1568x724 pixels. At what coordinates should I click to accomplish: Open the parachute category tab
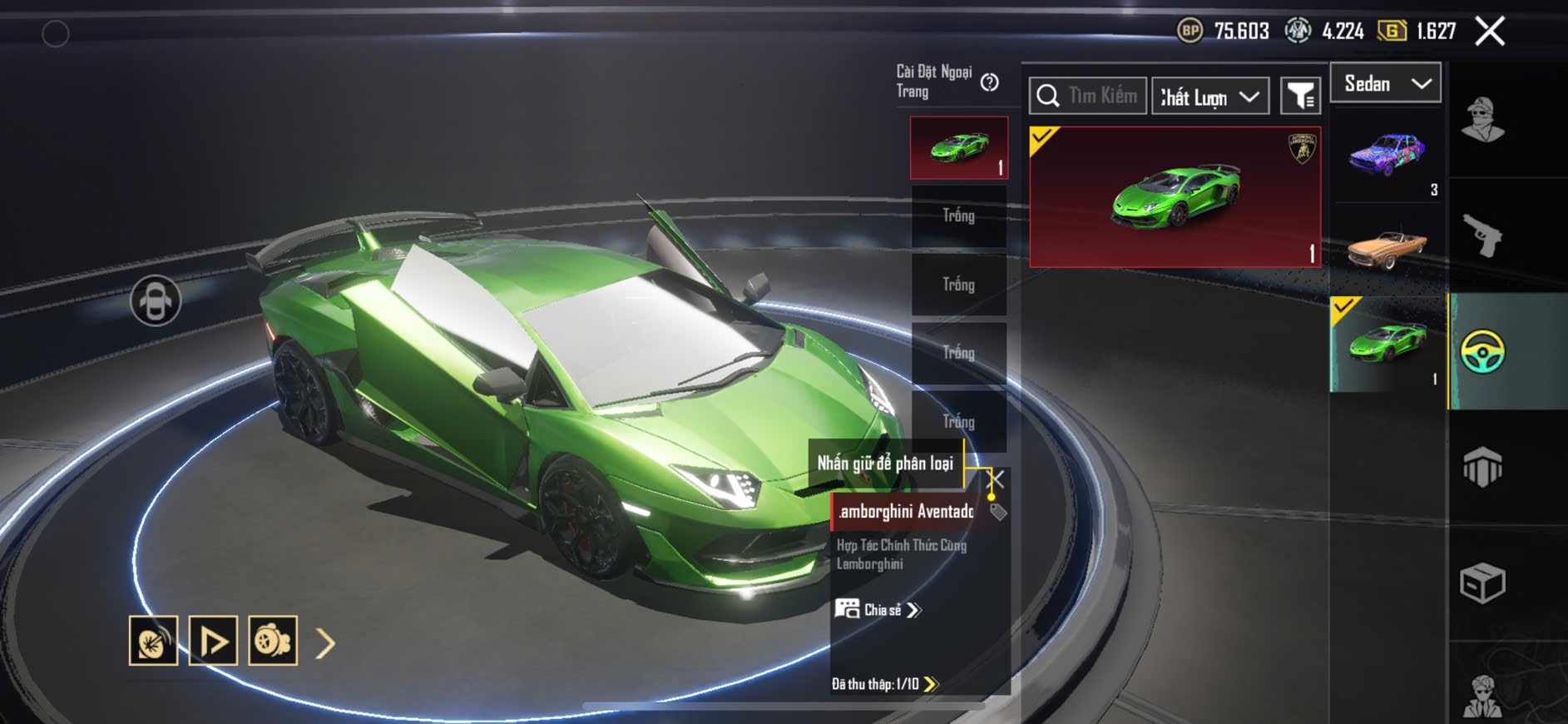pos(1483,467)
